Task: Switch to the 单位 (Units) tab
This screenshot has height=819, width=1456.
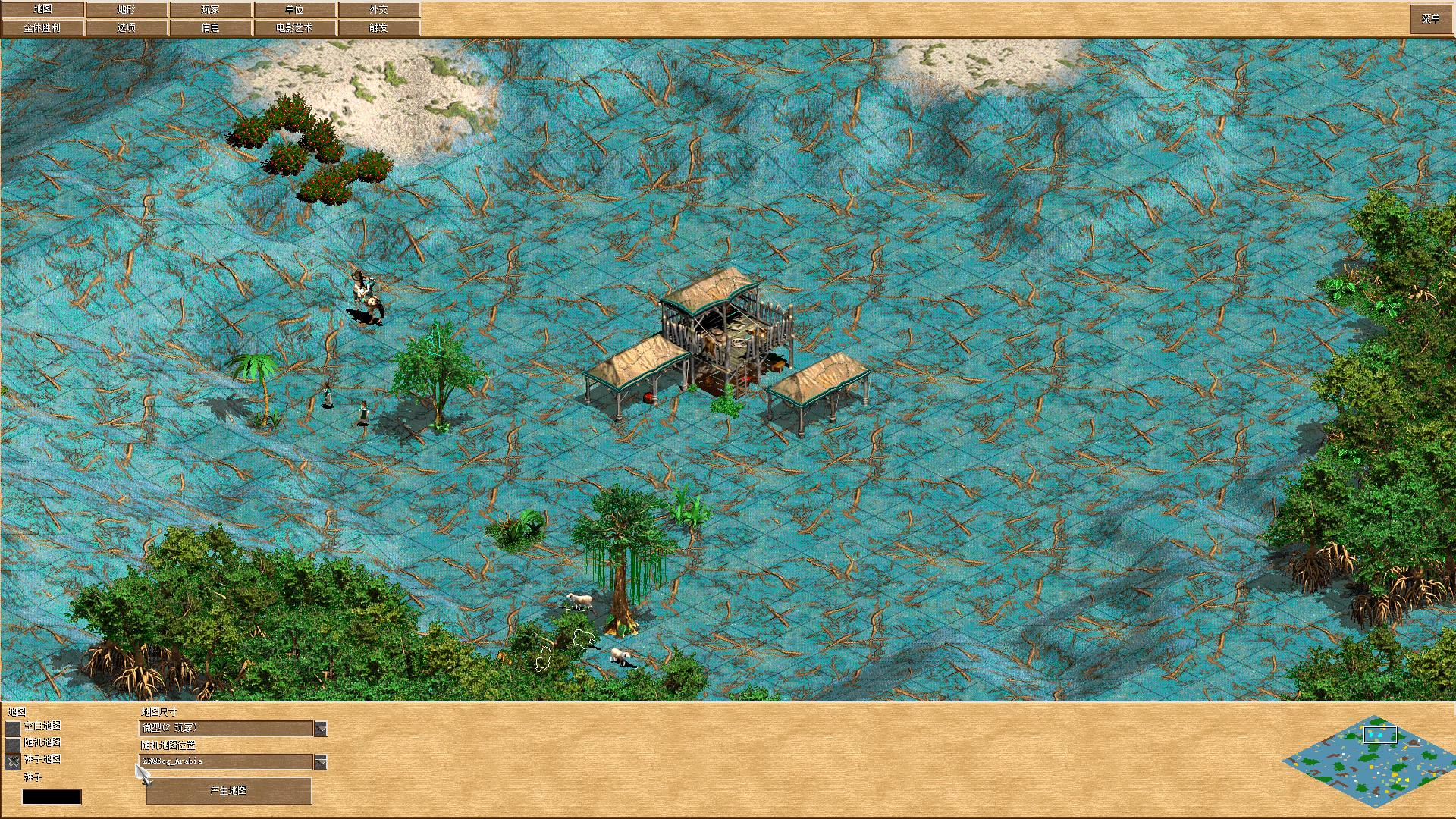Action: (x=295, y=9)
